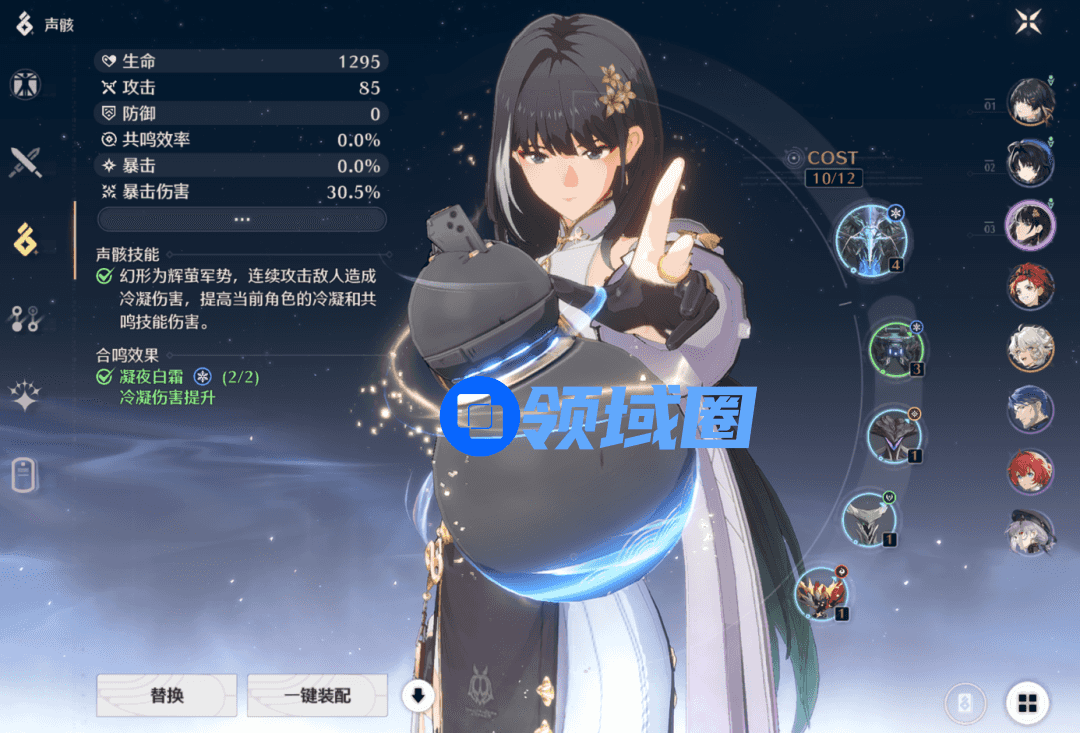Use the 一键装配 auto-equip button

[317, 695]
